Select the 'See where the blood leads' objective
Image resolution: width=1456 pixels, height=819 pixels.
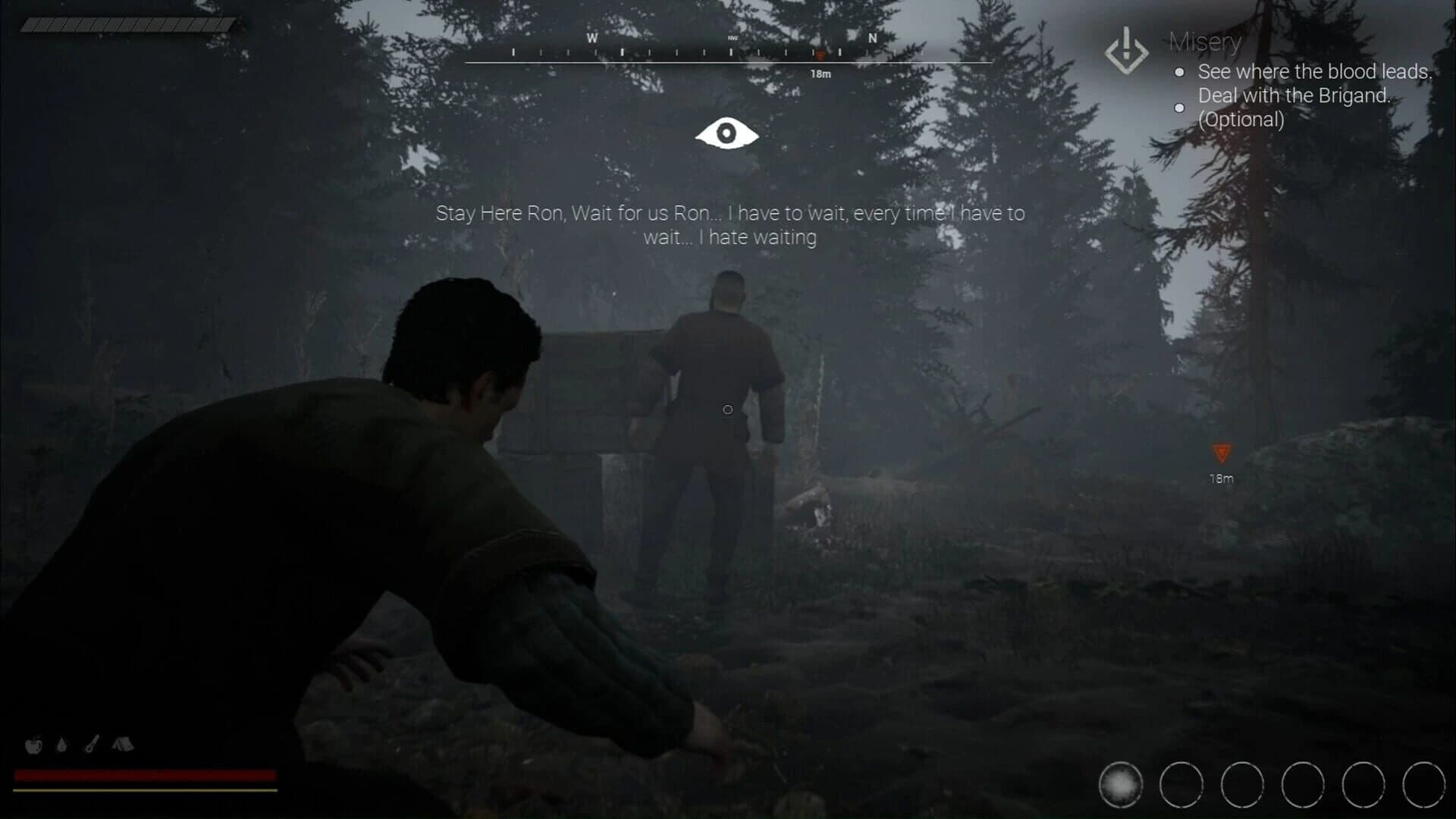(1314, 72)
